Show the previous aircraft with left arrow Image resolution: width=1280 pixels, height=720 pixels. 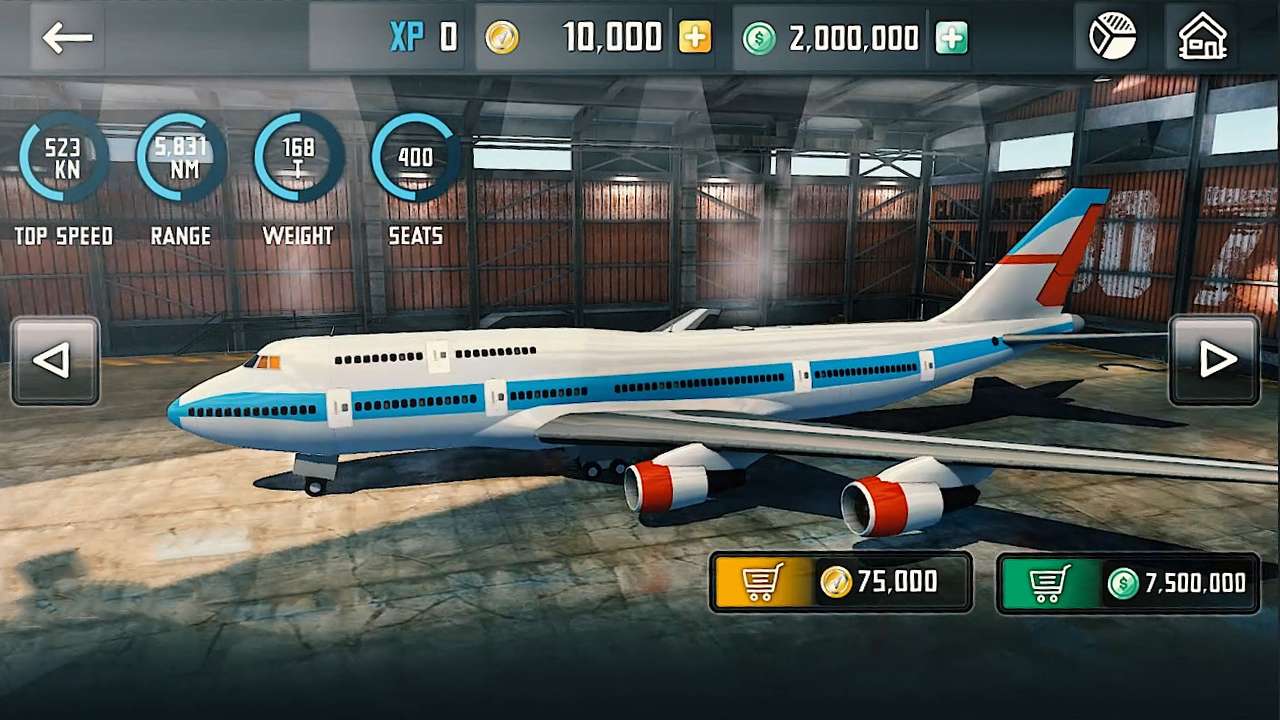[x=55, y=360]
